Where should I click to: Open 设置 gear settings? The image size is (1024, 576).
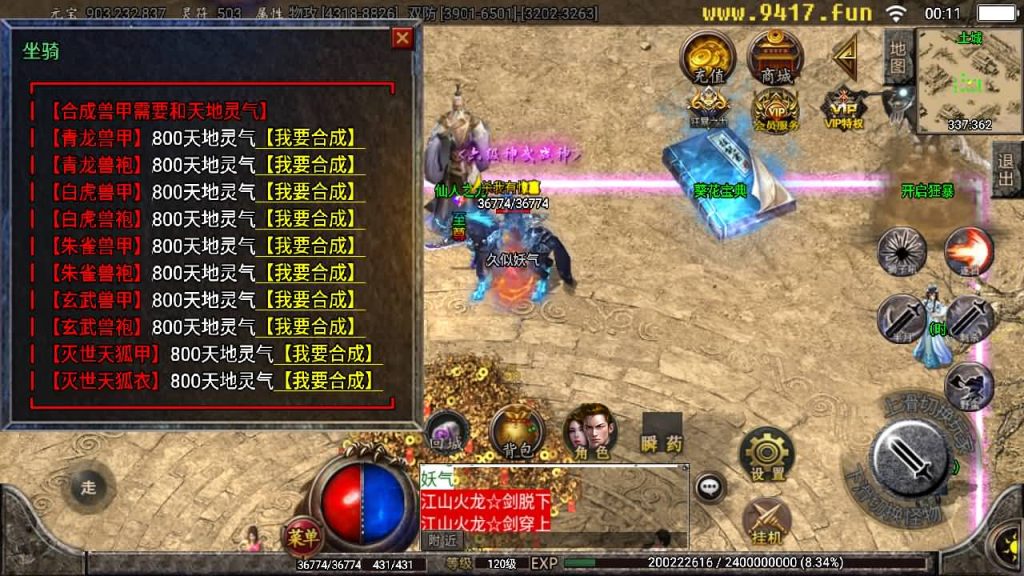point(767,455)
